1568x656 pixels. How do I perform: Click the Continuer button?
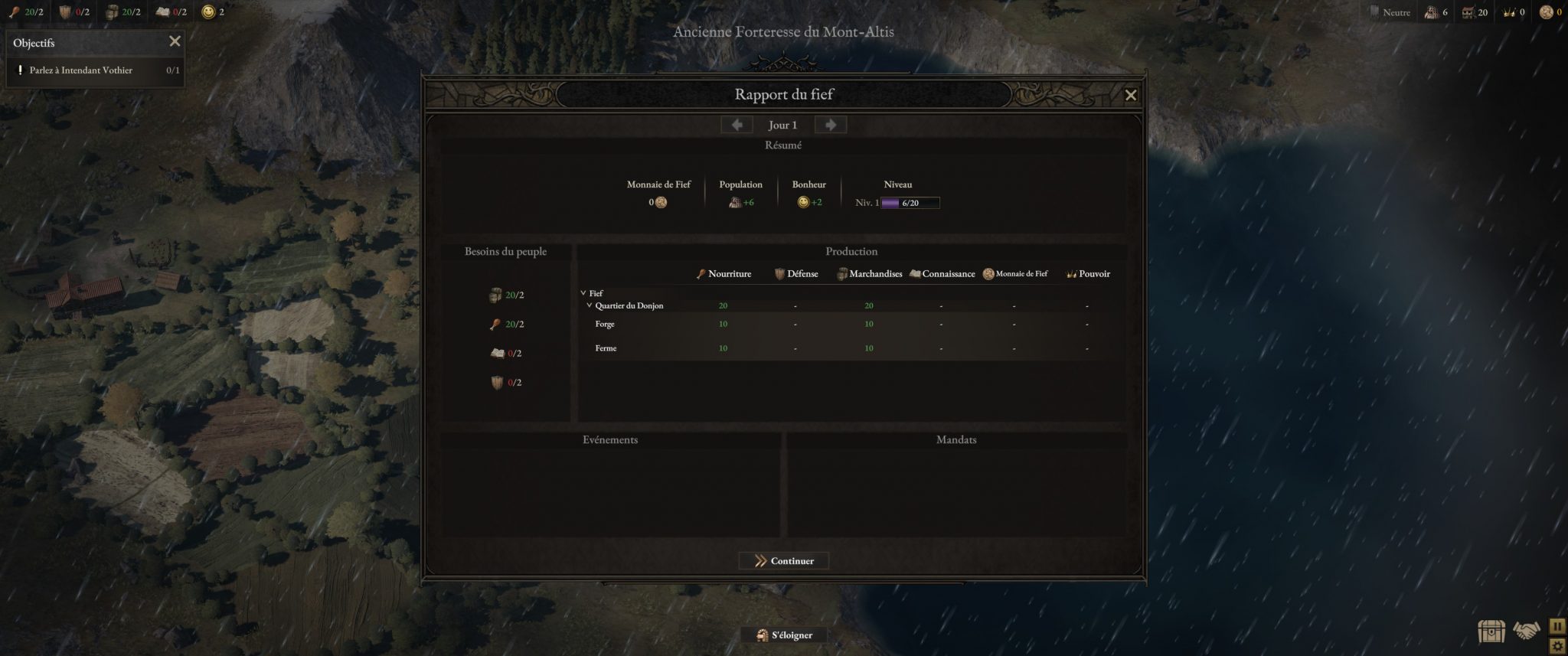tap(783, 561)
